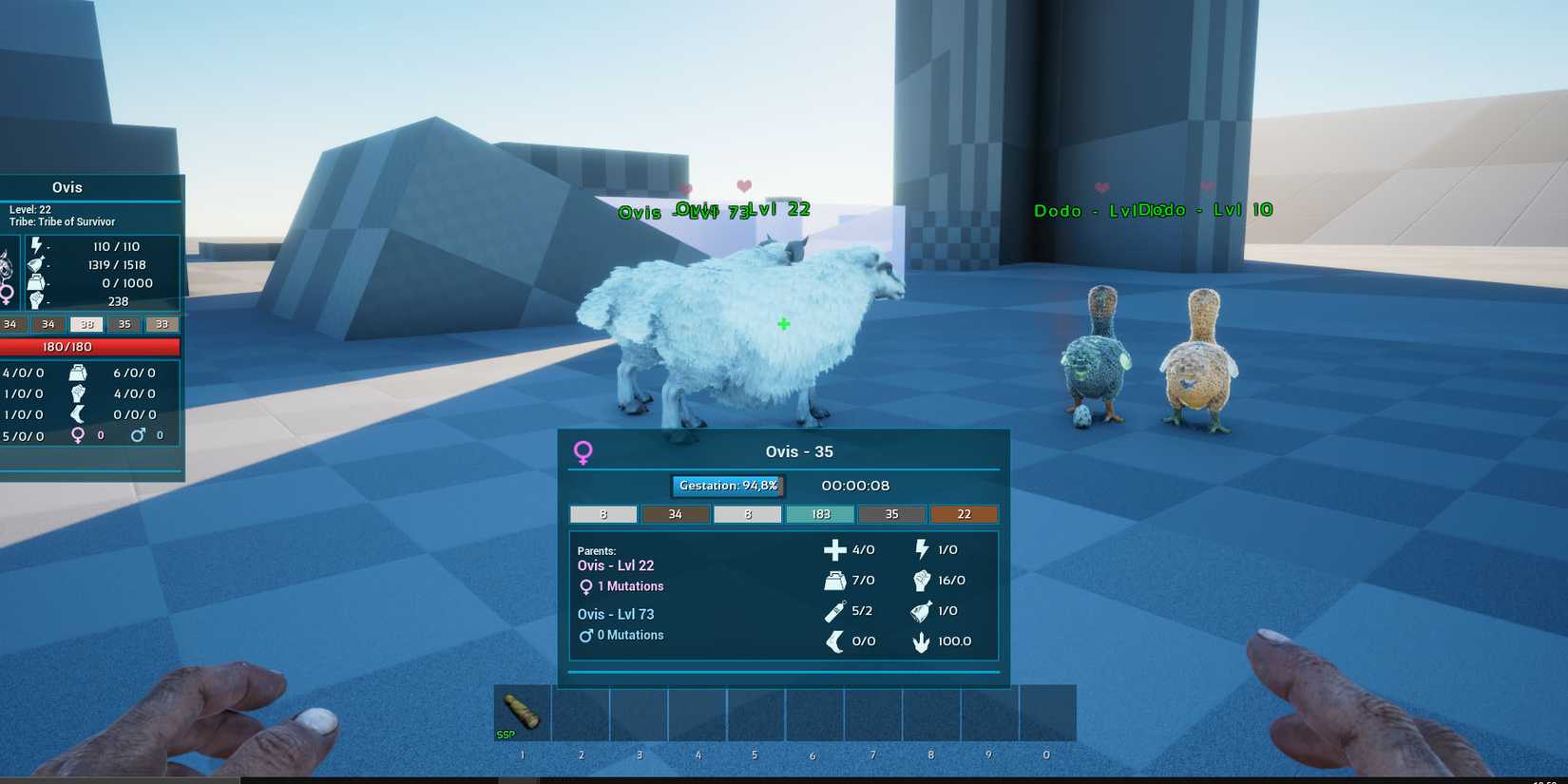Toggle the male mutation symbol under Ovis - Lvl 73
This screenshot has width=1568, height=784.
(585, 635)
